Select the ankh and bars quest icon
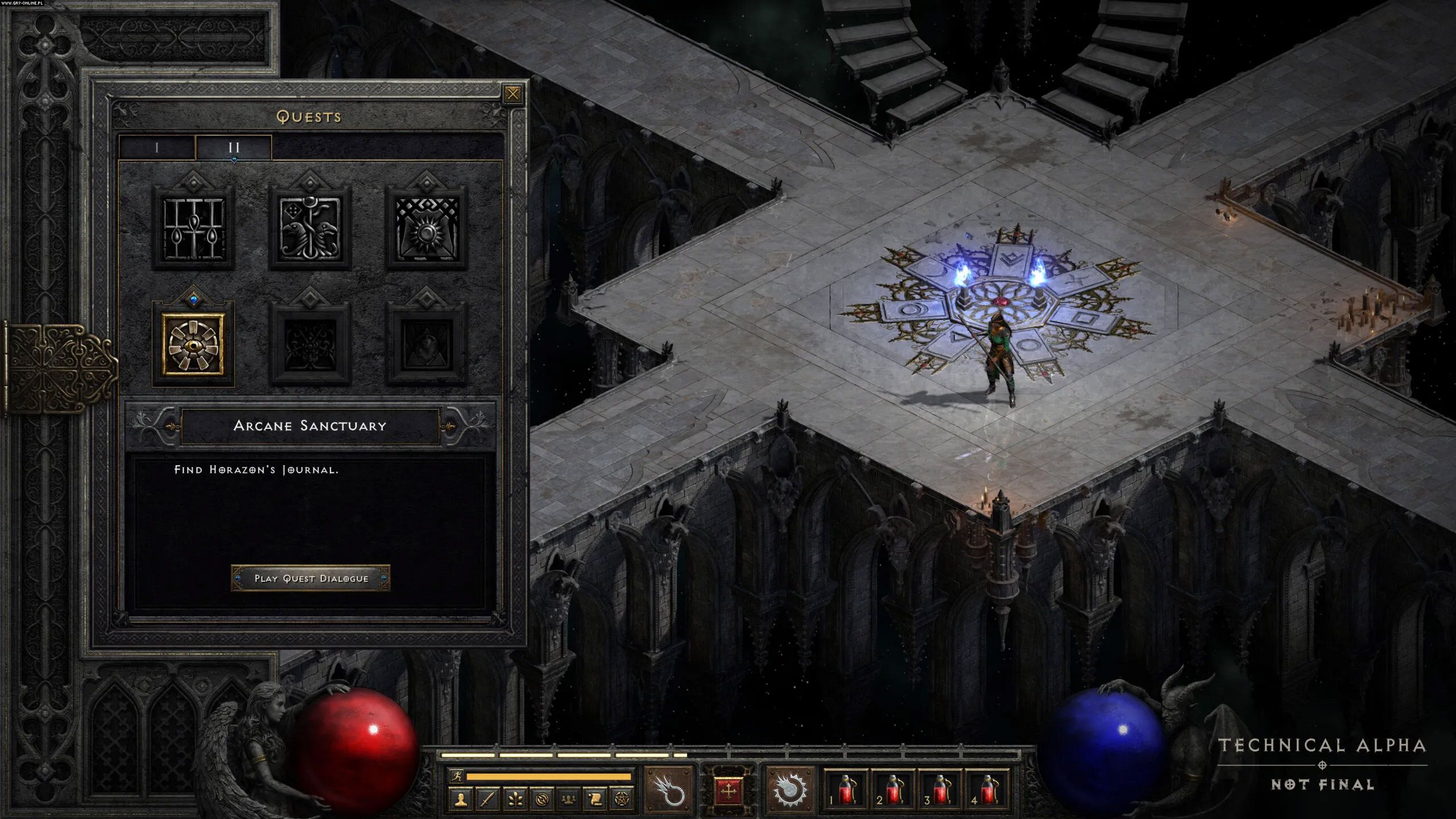 point(193,227)
